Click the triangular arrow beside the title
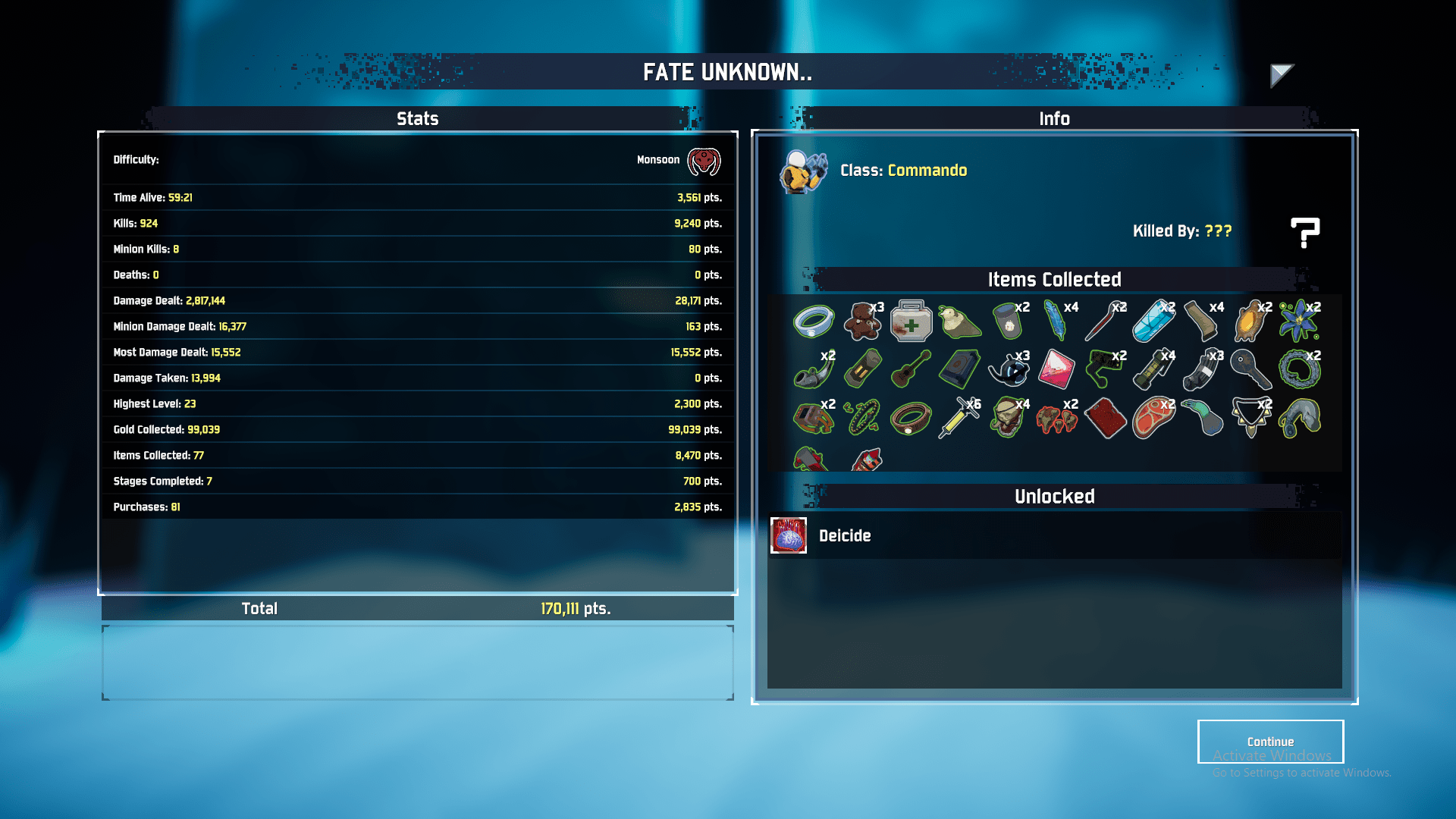1456x819 pixels. (x=1281, y=74)
